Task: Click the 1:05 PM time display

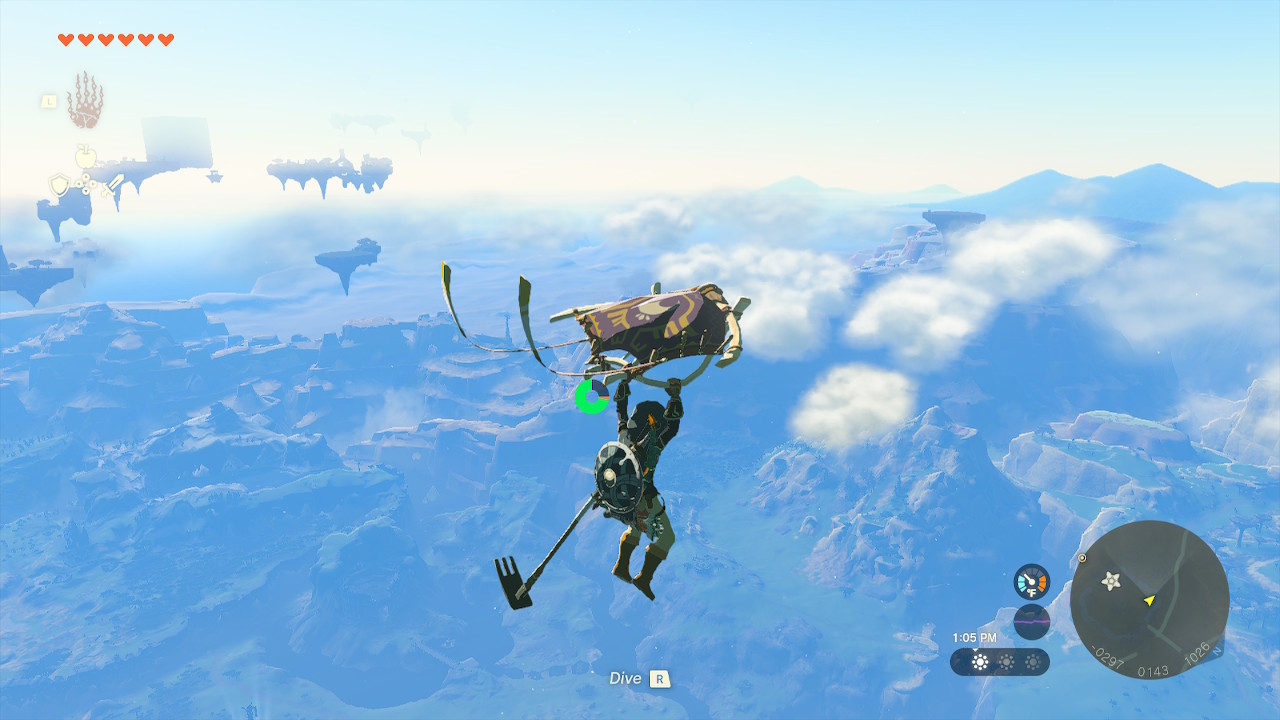Action: 973,636
